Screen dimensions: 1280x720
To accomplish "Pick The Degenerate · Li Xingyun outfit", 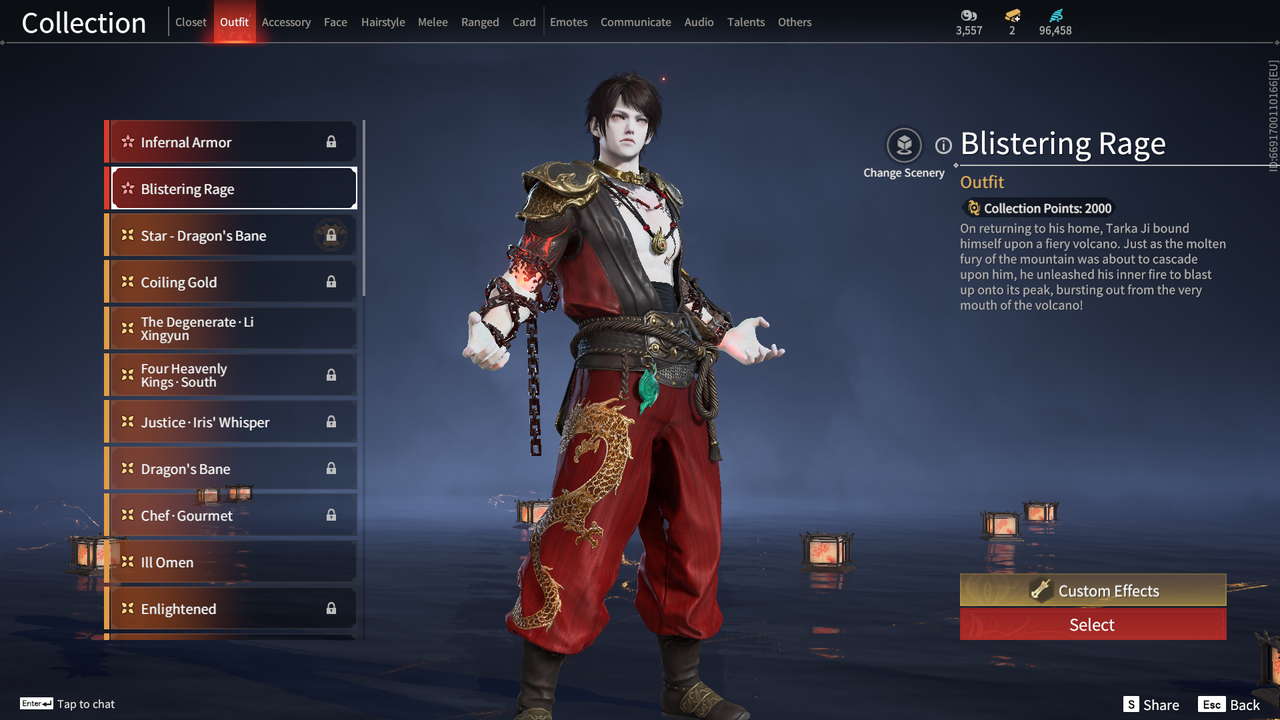I will (x=232, y=329).
